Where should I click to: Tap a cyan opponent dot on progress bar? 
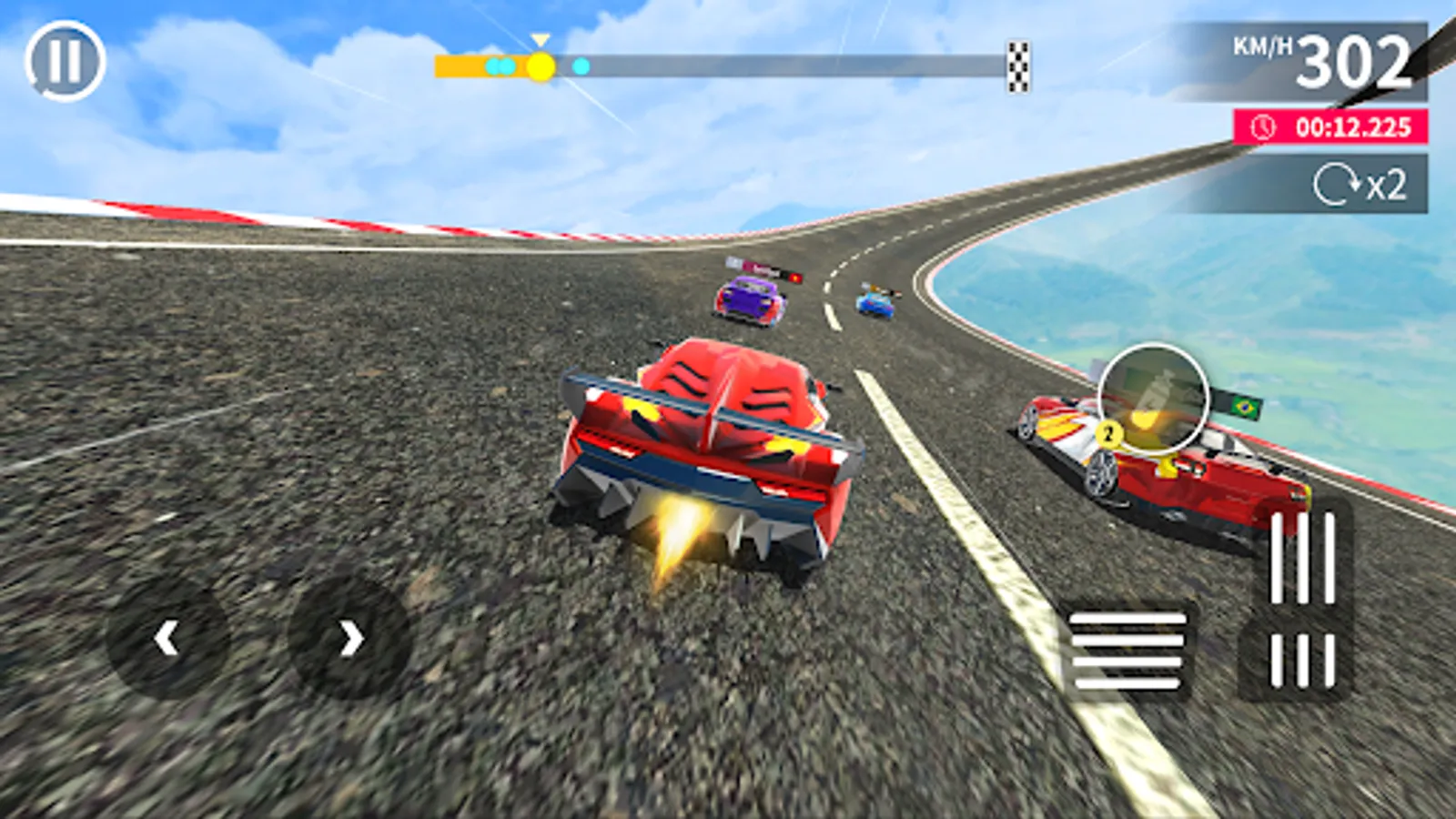pos(580,65)
